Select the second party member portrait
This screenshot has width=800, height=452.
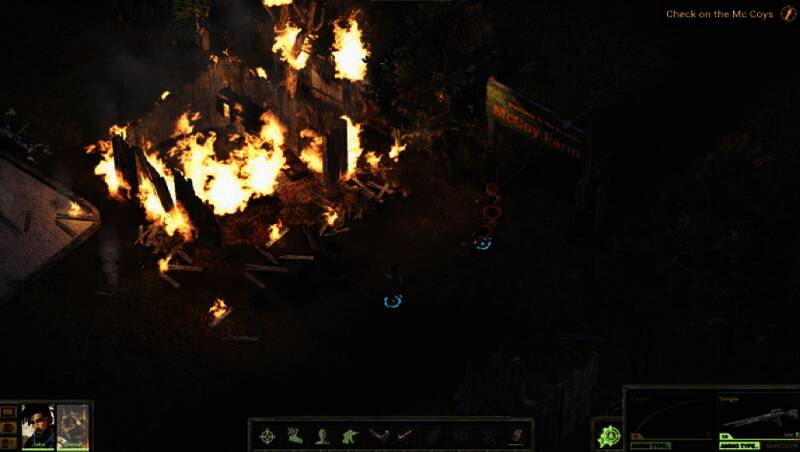(72, 424)
